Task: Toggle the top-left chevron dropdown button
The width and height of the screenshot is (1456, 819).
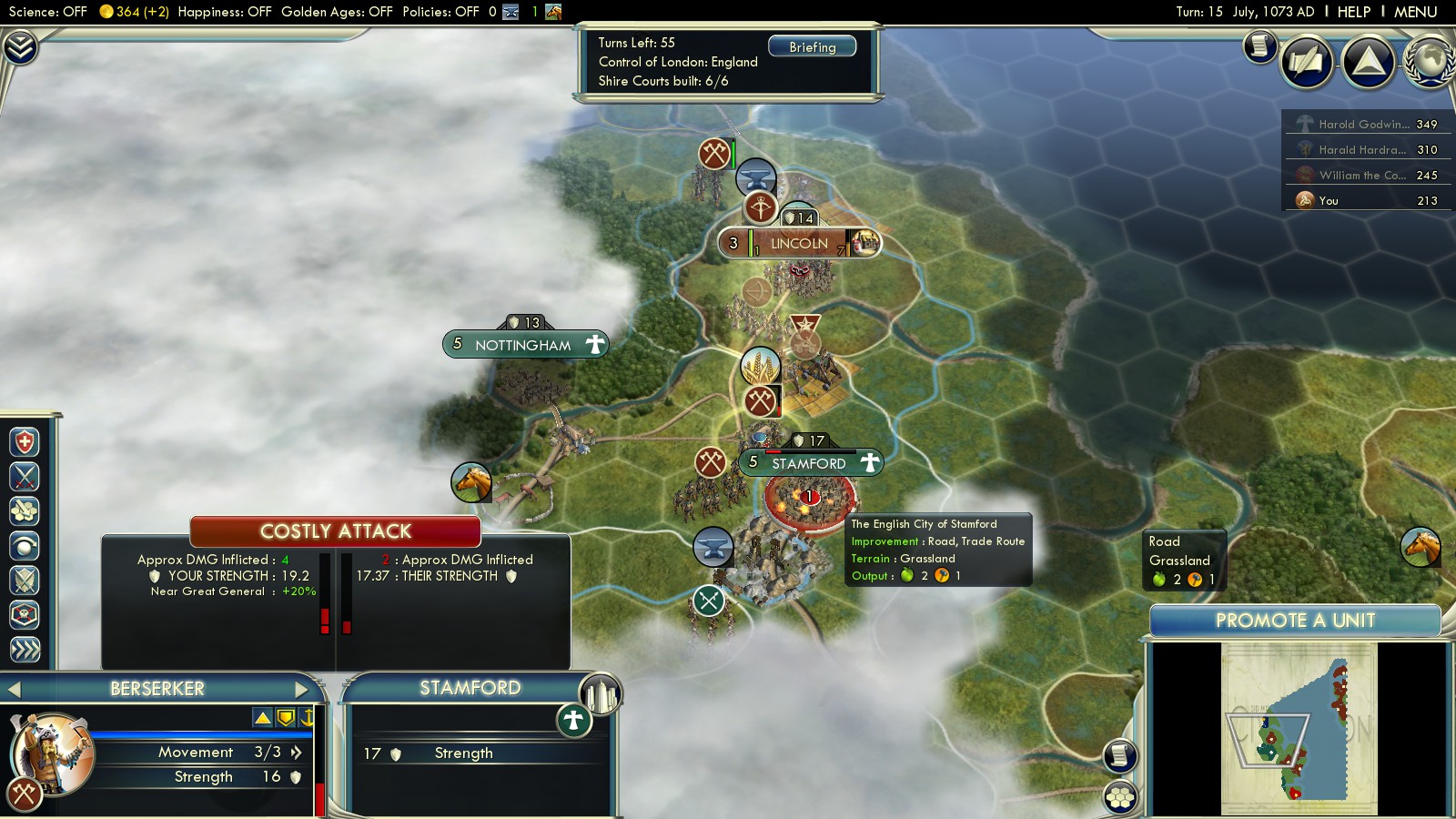Action: point(20,47)
